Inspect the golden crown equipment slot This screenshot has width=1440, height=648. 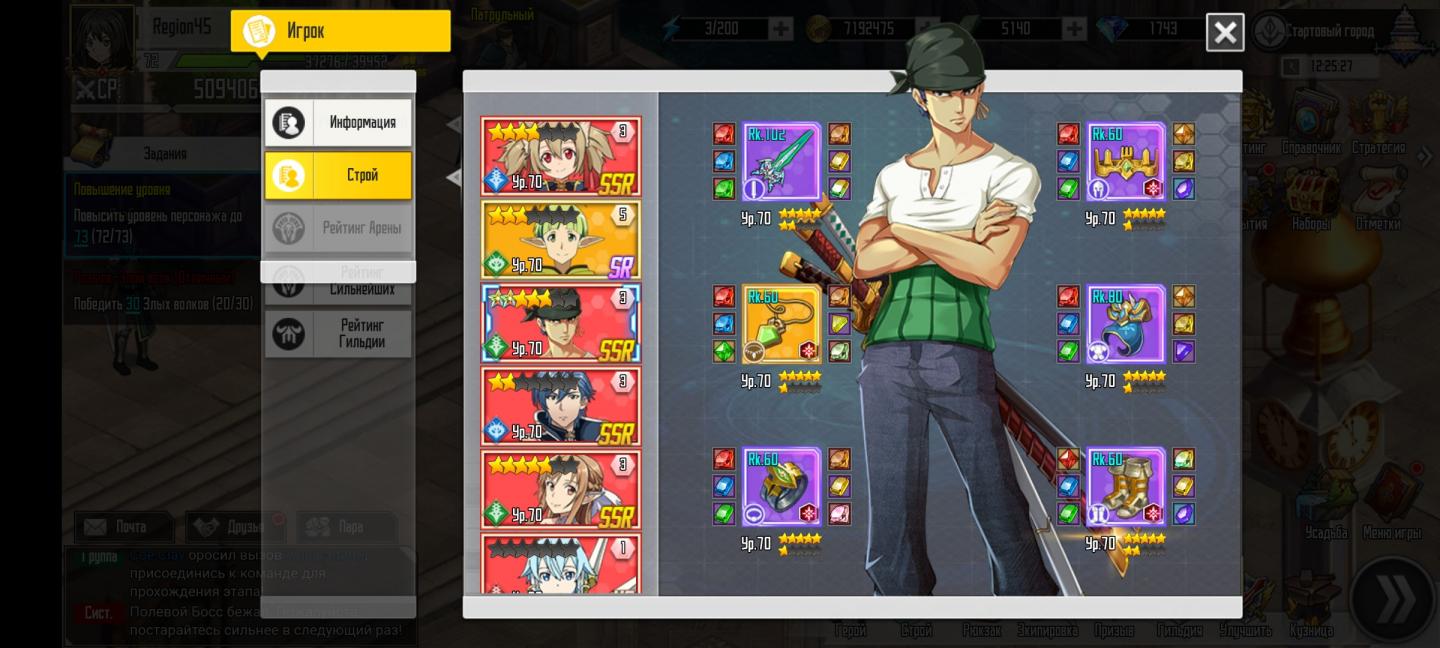[x=1125, y=162]
